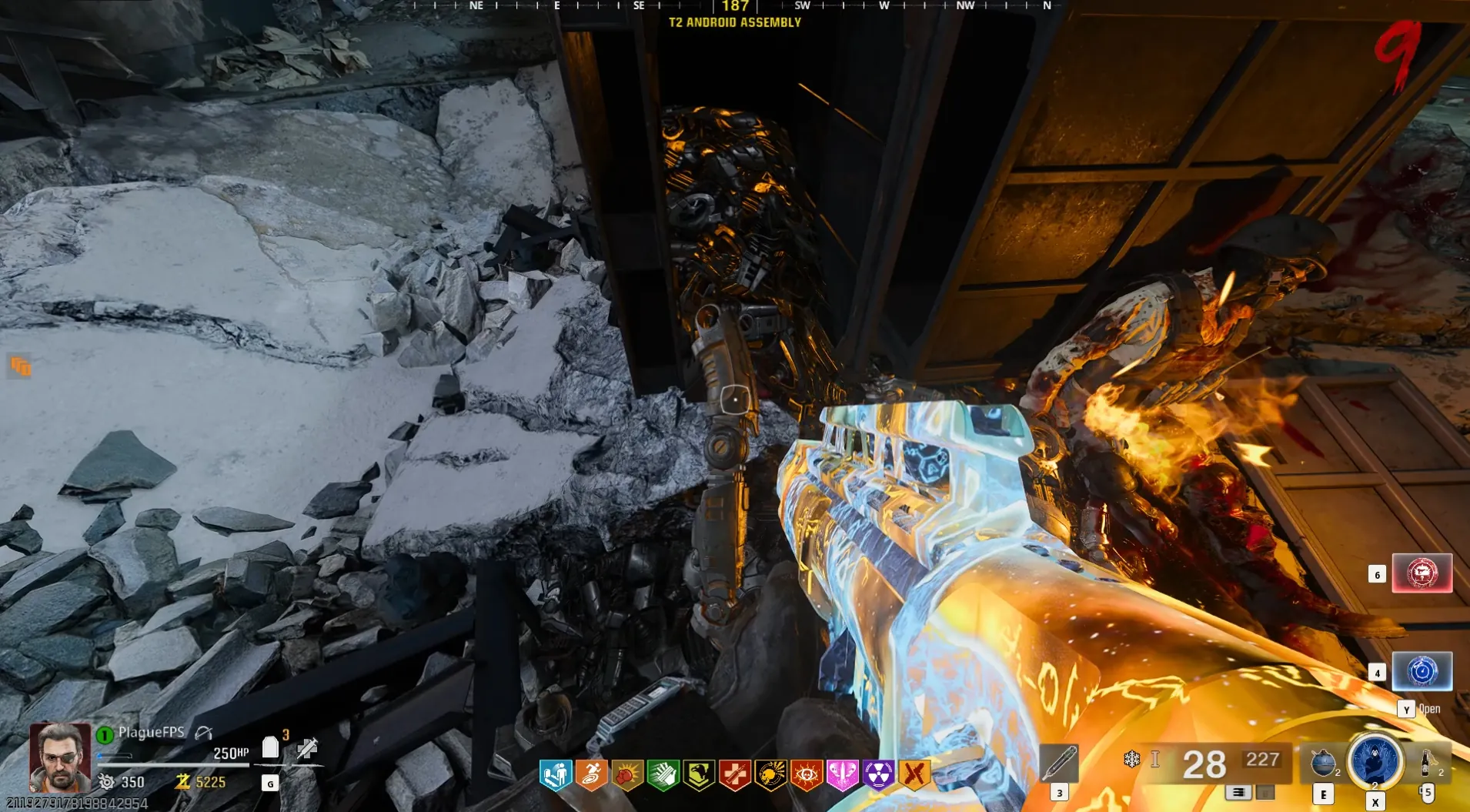1470x812 pixels.
Task: Select the blue stair-climber perk icon
Action: click(x=555, y=775)
